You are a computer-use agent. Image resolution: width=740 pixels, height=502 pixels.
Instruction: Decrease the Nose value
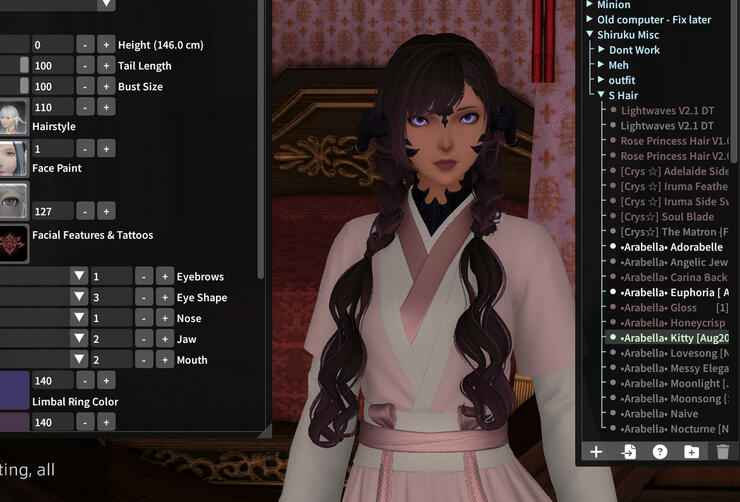143,318
